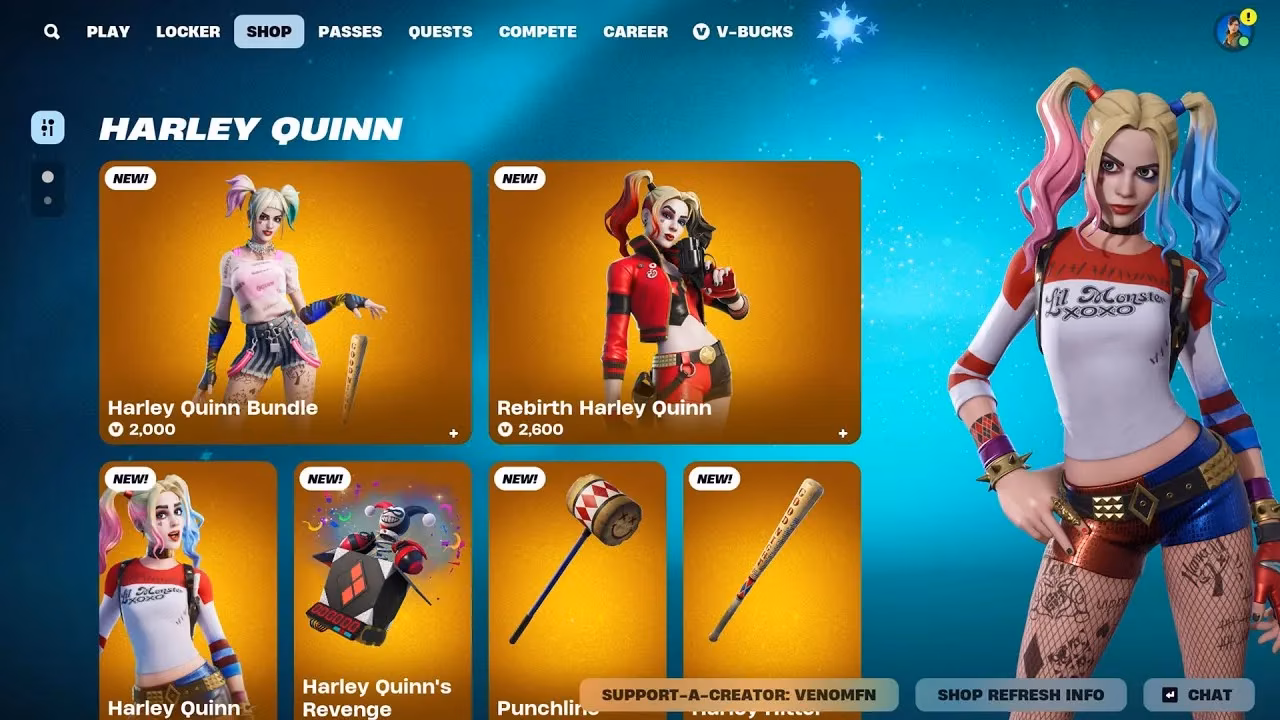Click the plus icon on Harley Quinn Bundle
1280x720 pixels.
453,433
